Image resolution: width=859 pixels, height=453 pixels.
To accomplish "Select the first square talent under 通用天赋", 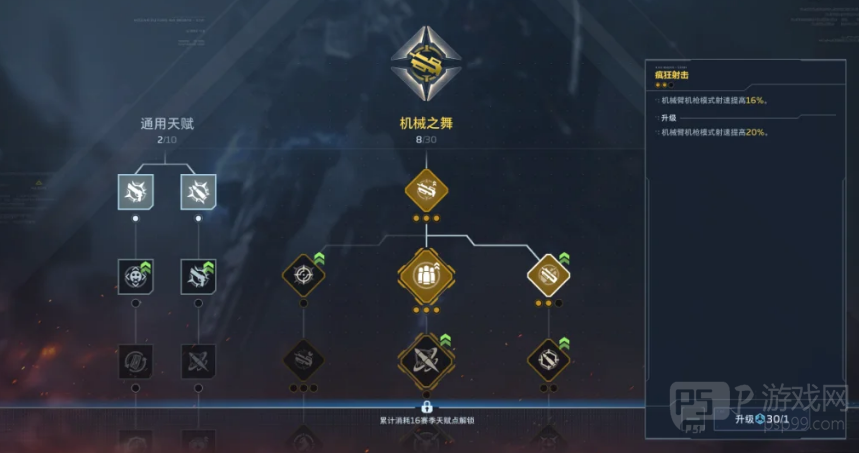I will click(x=136, y=191).
